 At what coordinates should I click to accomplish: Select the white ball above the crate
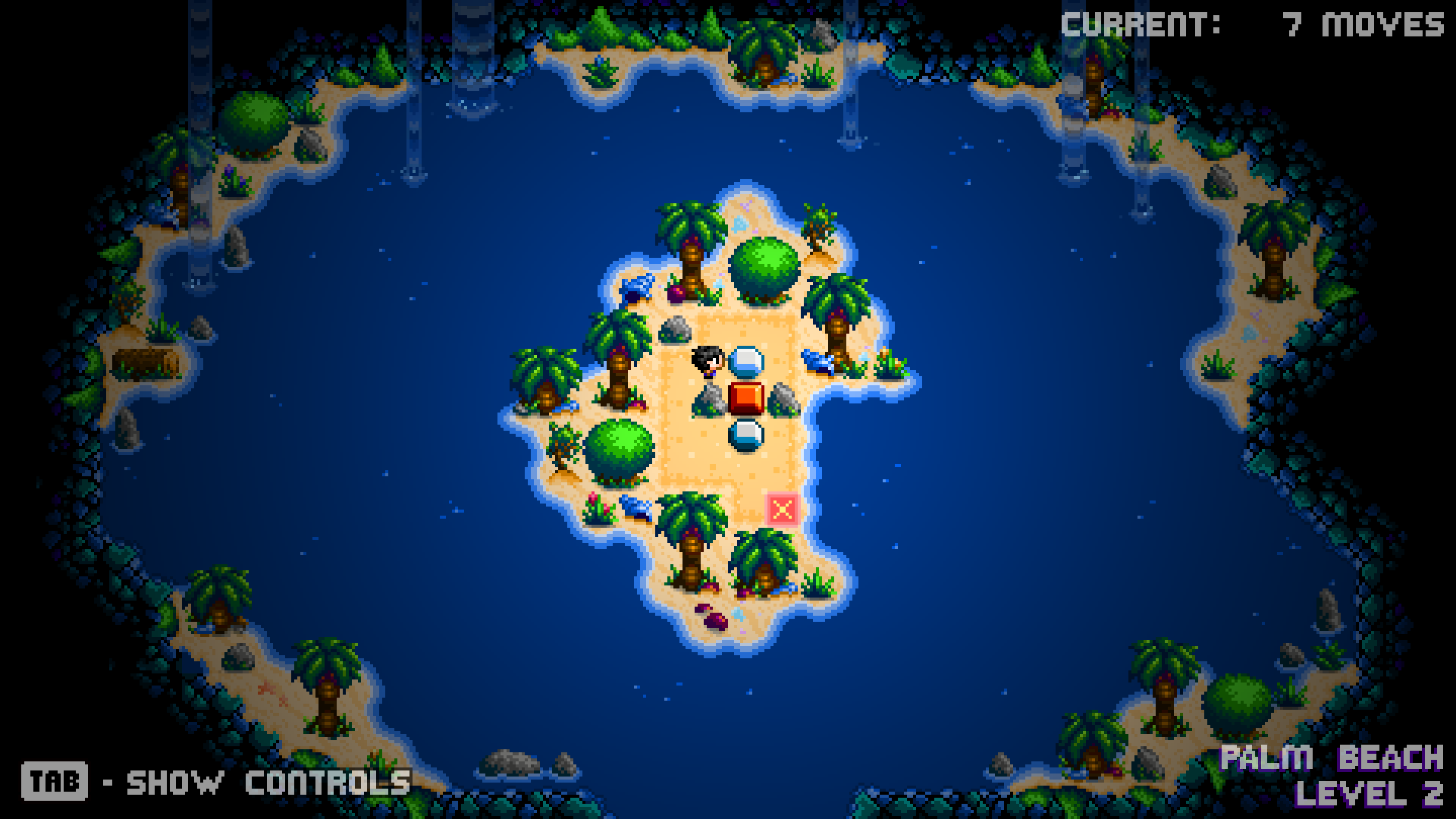click(747, 362)
